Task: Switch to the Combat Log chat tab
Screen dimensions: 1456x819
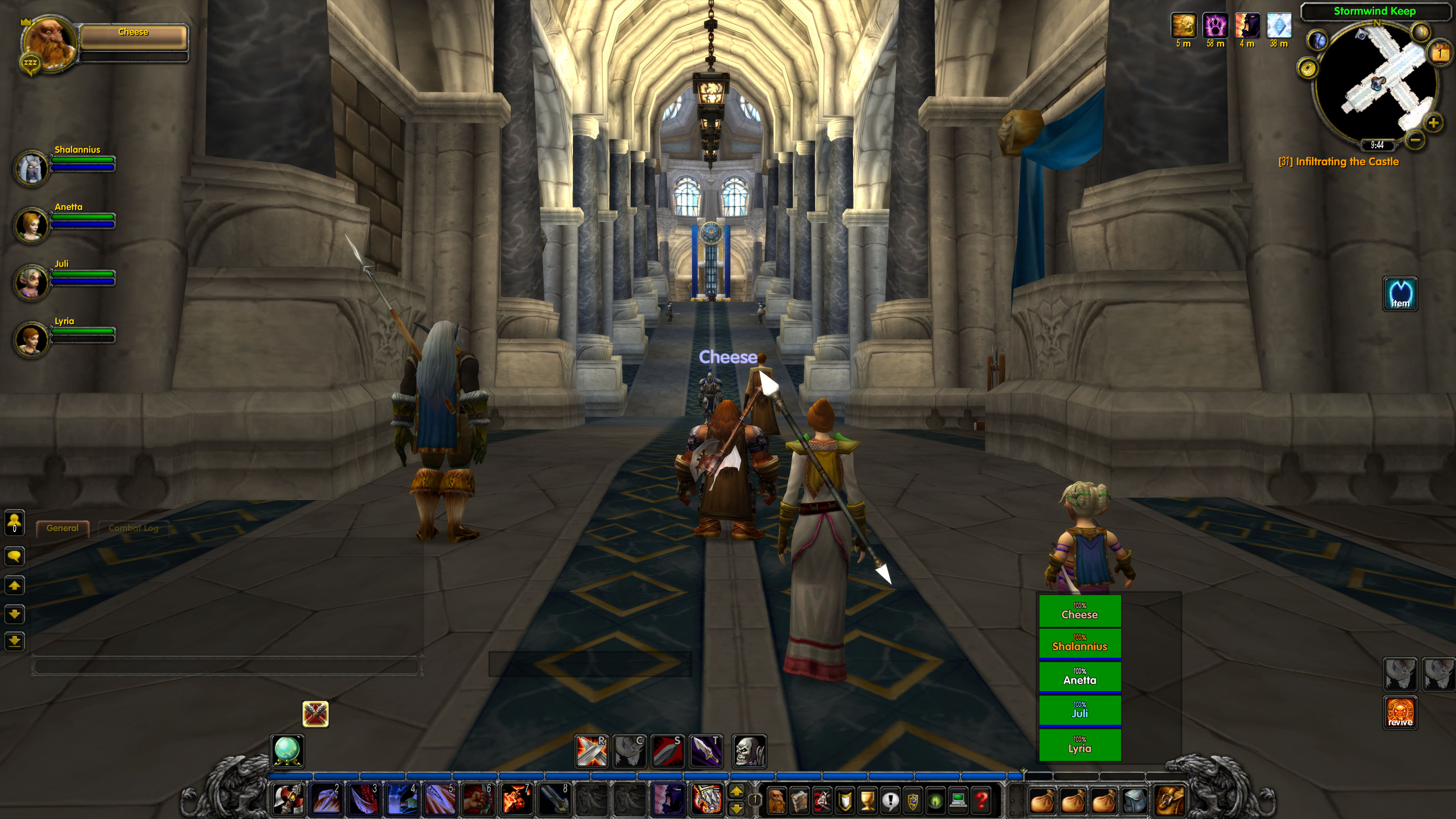Action: 133,528
